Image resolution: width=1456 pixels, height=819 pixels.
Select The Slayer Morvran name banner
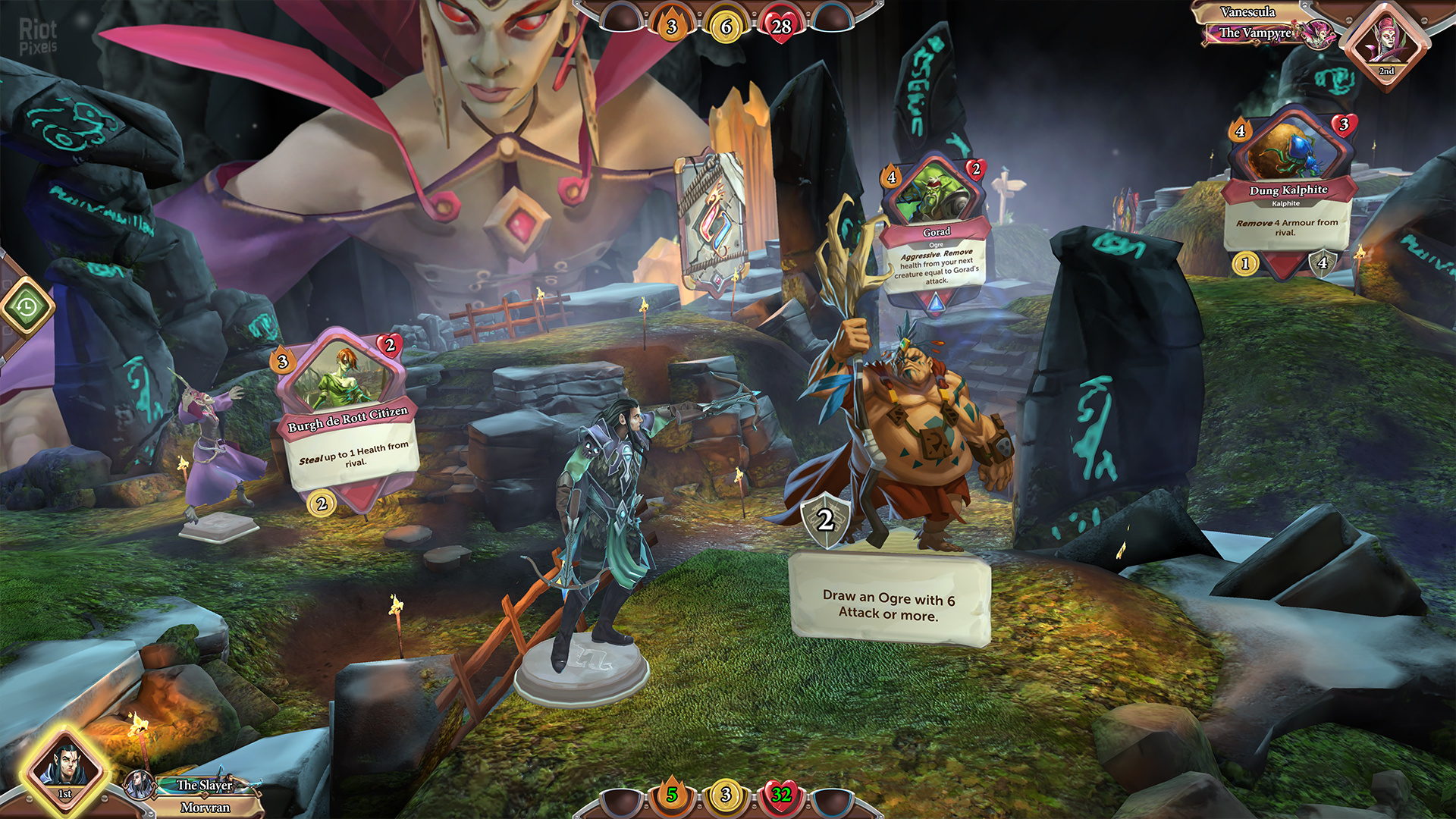203,795
